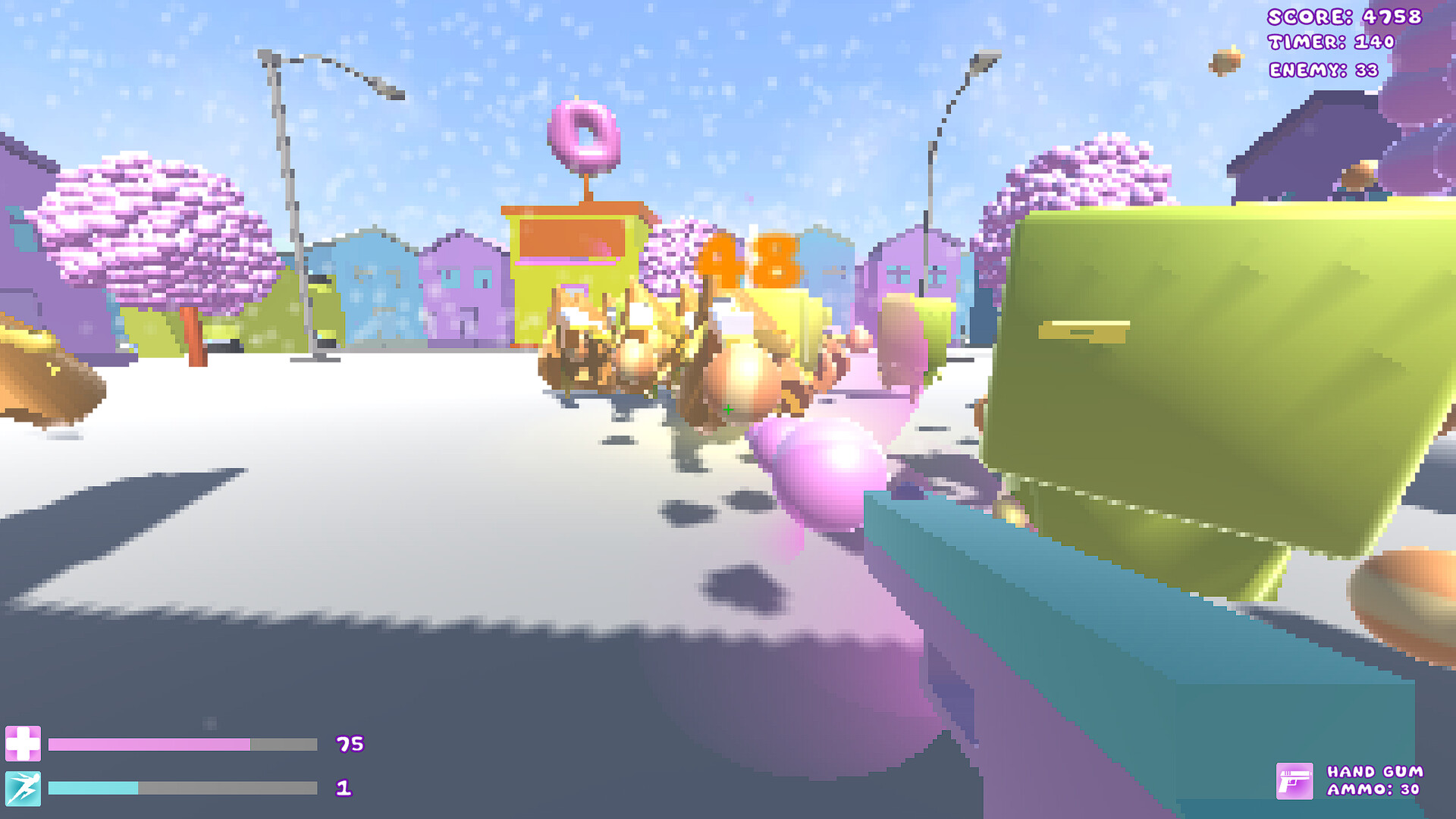Click the green crosshair in screen center
This screenshot has height=819, width=1456.
[730, 409]
